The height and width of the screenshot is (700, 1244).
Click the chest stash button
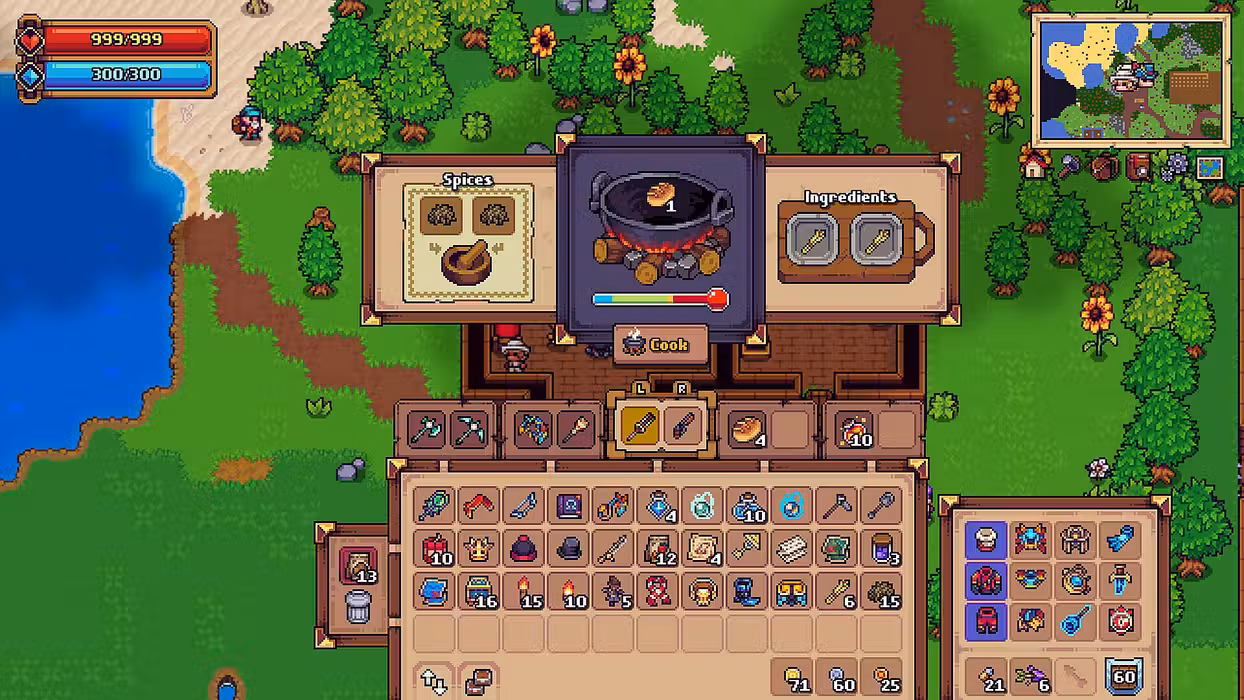pyautogui.click(x=478, y=681)
